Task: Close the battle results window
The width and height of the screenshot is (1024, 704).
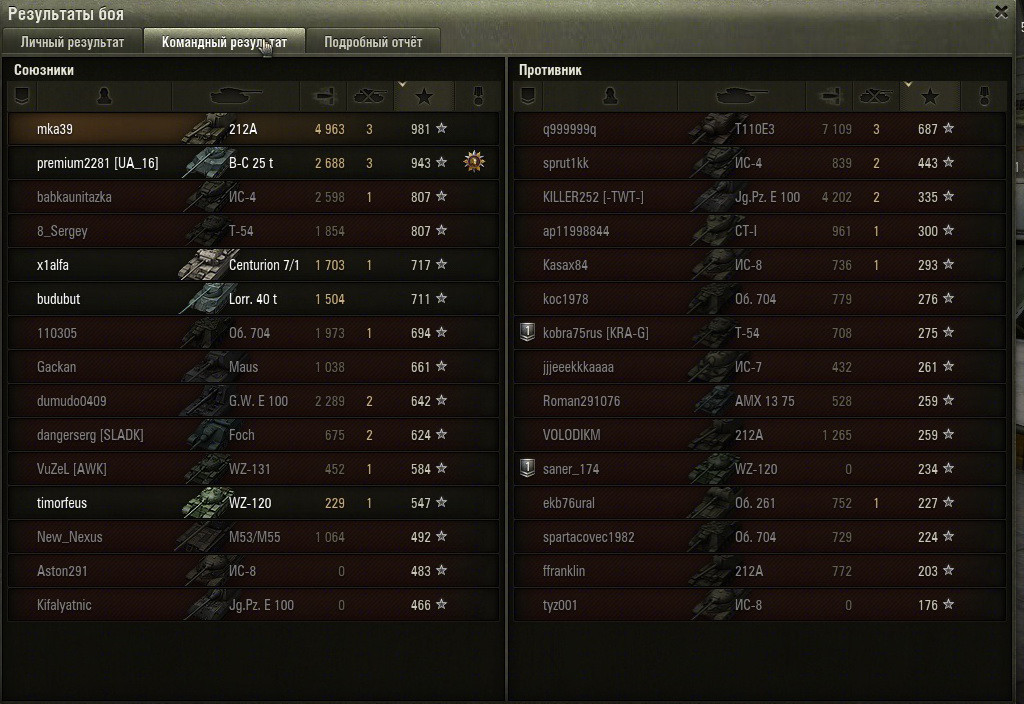Action: 1001,12
